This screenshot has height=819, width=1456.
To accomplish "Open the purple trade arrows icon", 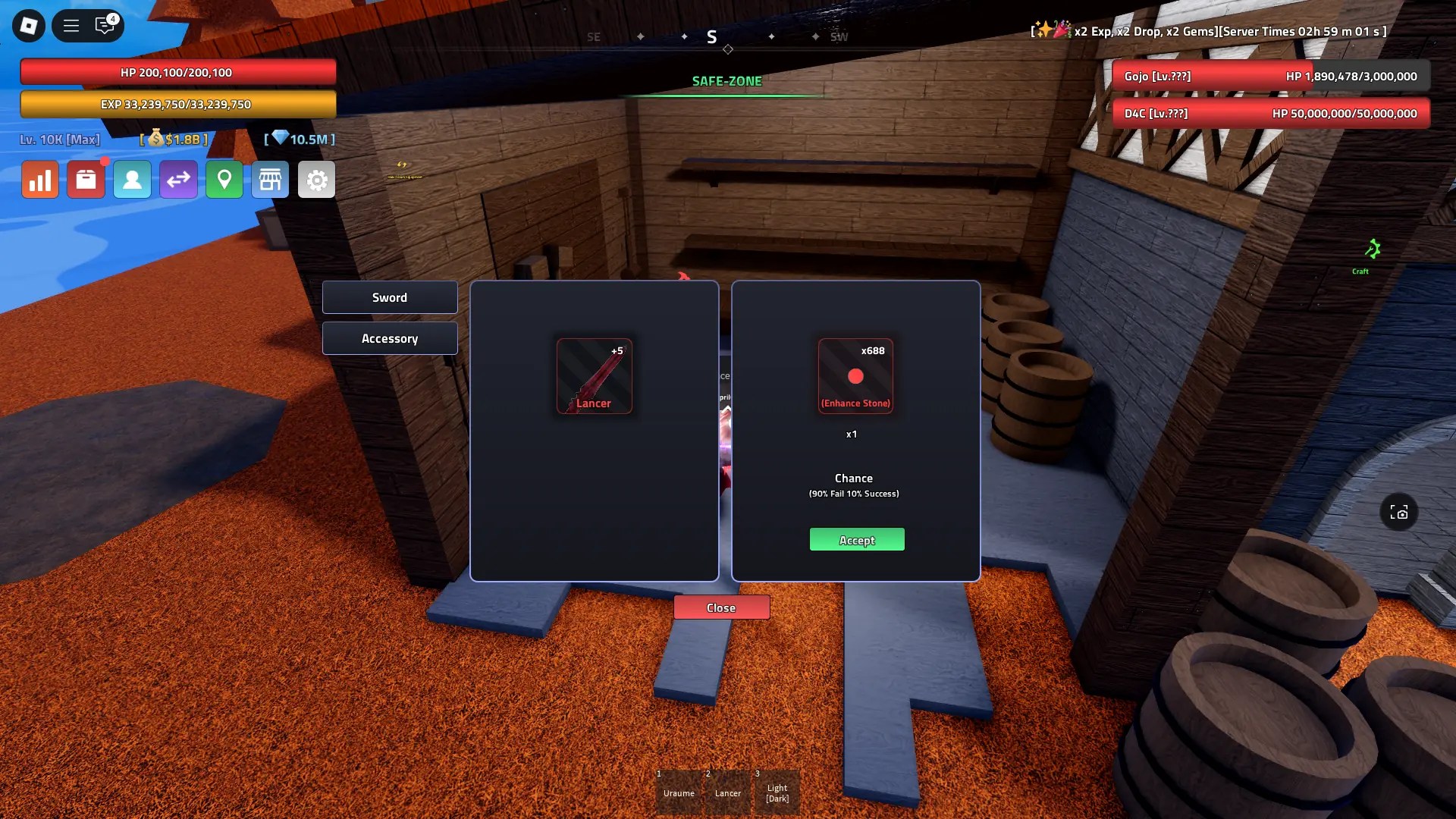I will click(179, 179).
